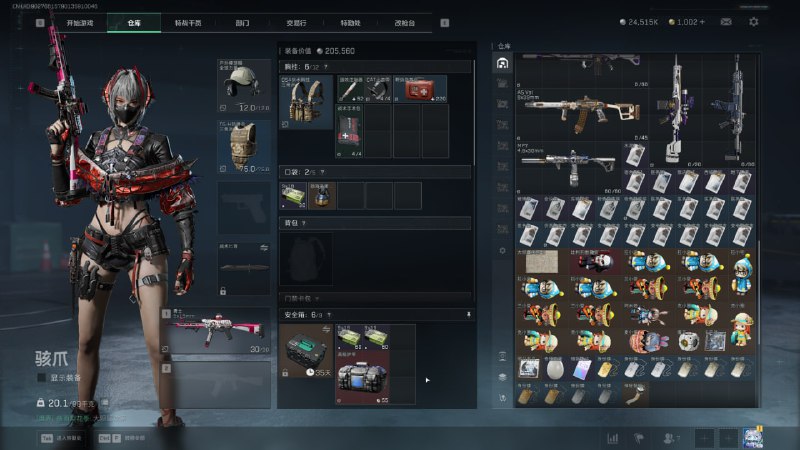Select the pink primary rifle slot
The width and height of the screenshot is (800, 450).
tap(216, 331)
